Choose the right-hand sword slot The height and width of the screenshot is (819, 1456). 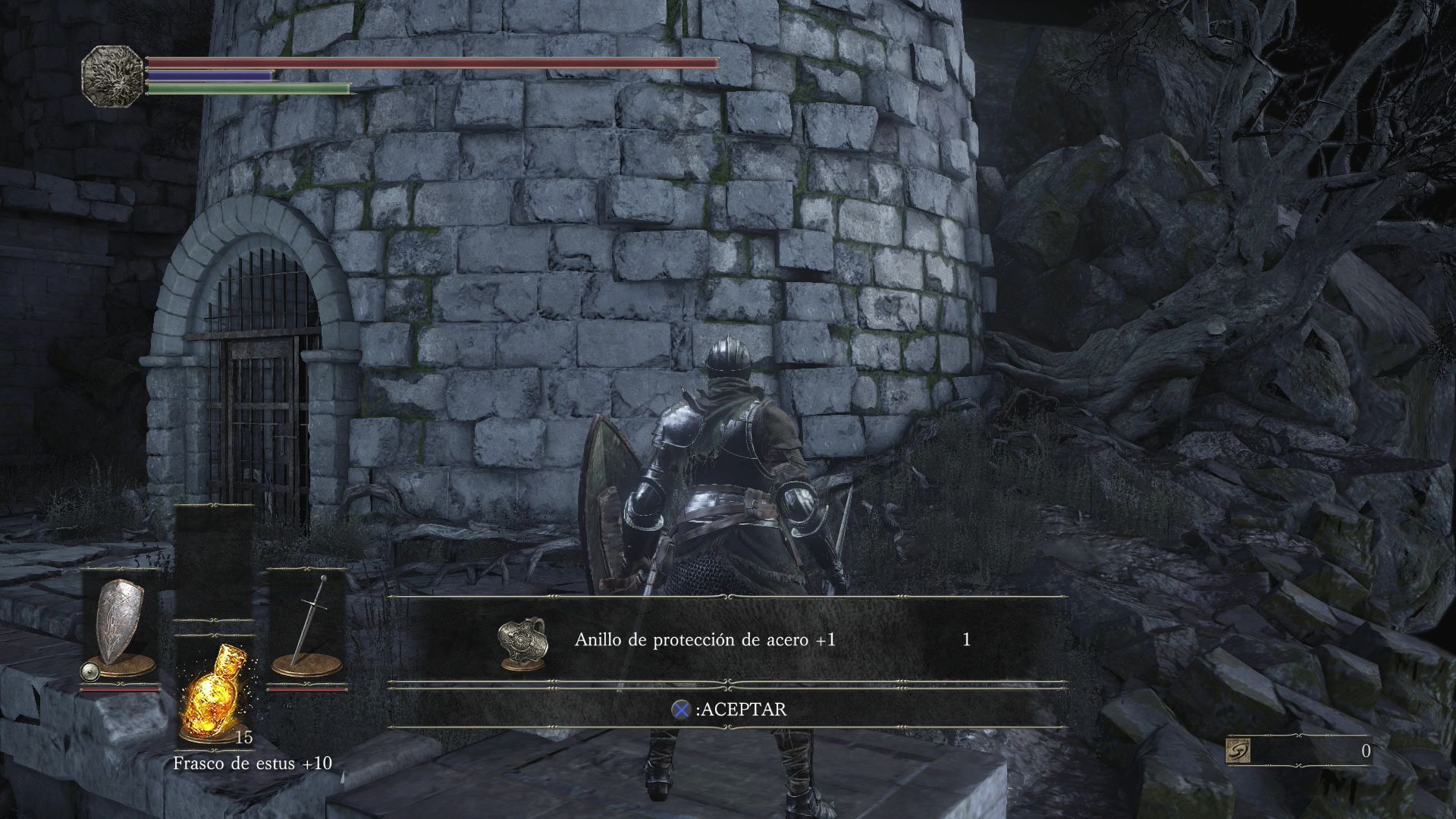click(x=307, y=626)
